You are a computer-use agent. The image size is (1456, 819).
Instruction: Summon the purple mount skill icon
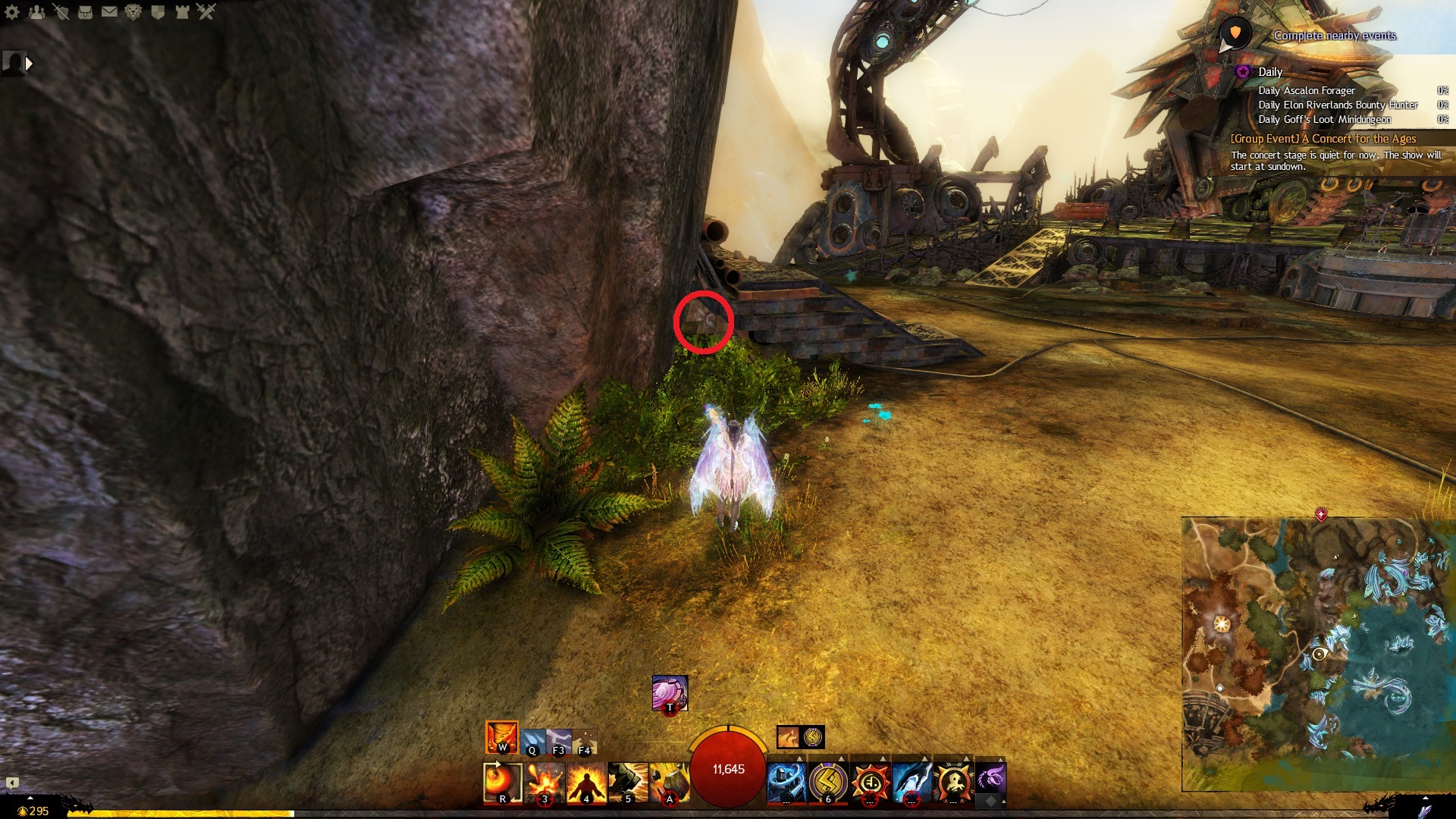pos(990,778)
